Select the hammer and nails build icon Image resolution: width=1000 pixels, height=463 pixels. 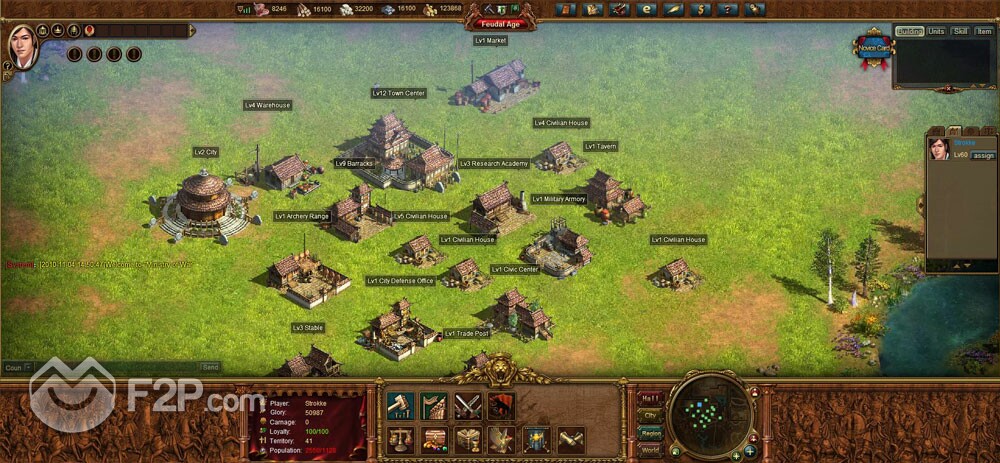pyautogui.click(x=401, y=405)
